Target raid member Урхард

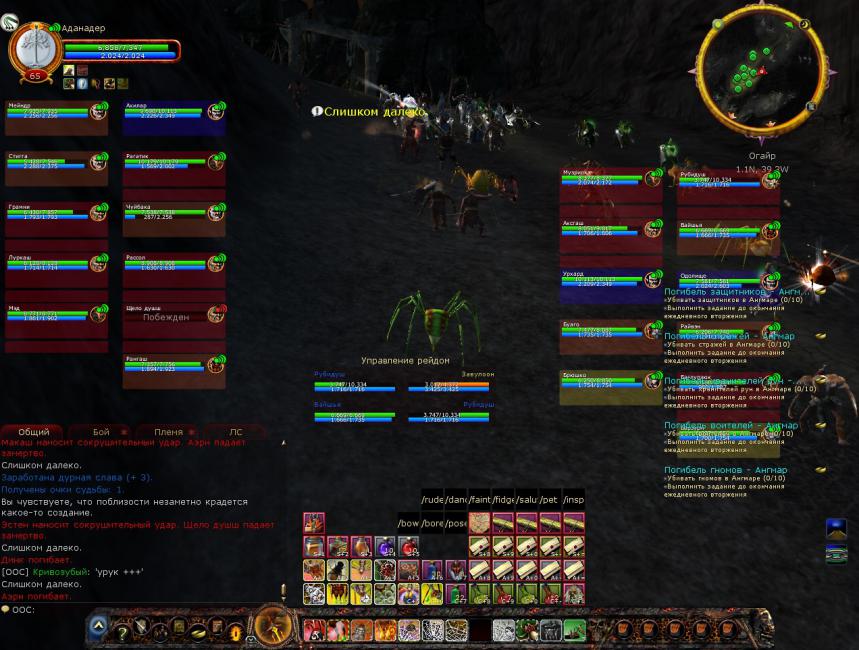tap(611, 282)
